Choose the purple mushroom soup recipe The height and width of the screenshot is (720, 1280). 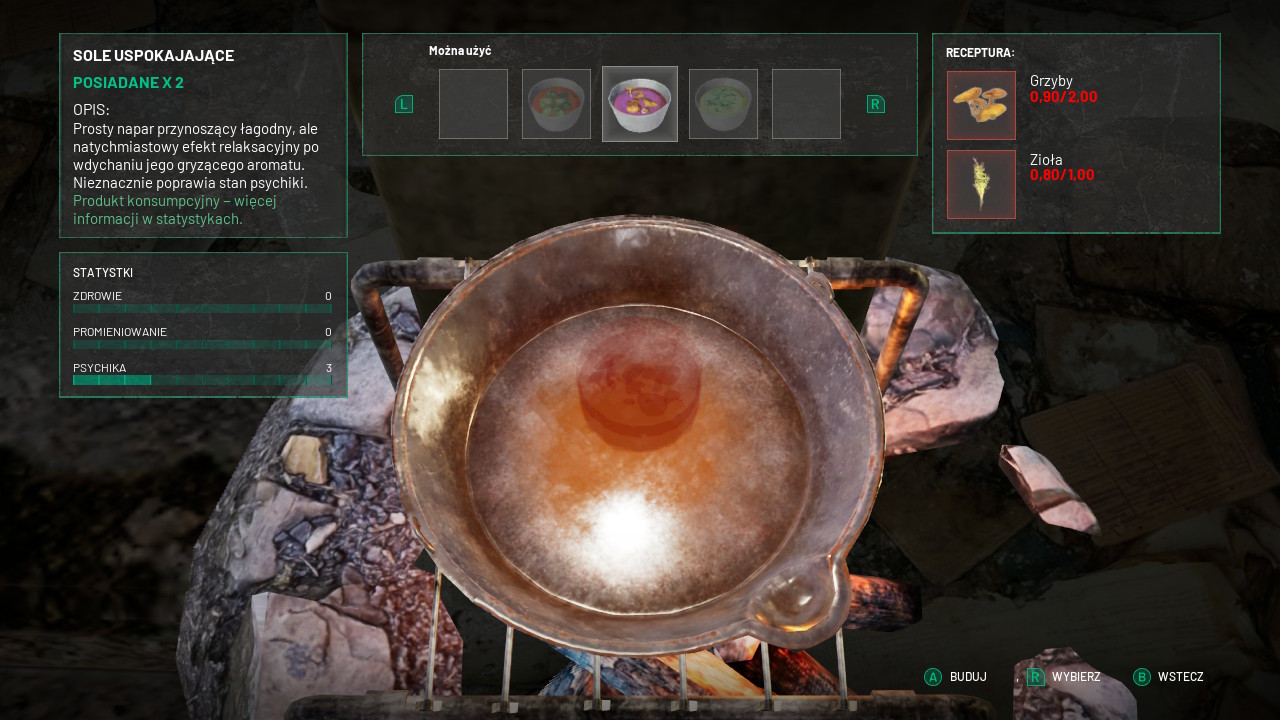640,104
